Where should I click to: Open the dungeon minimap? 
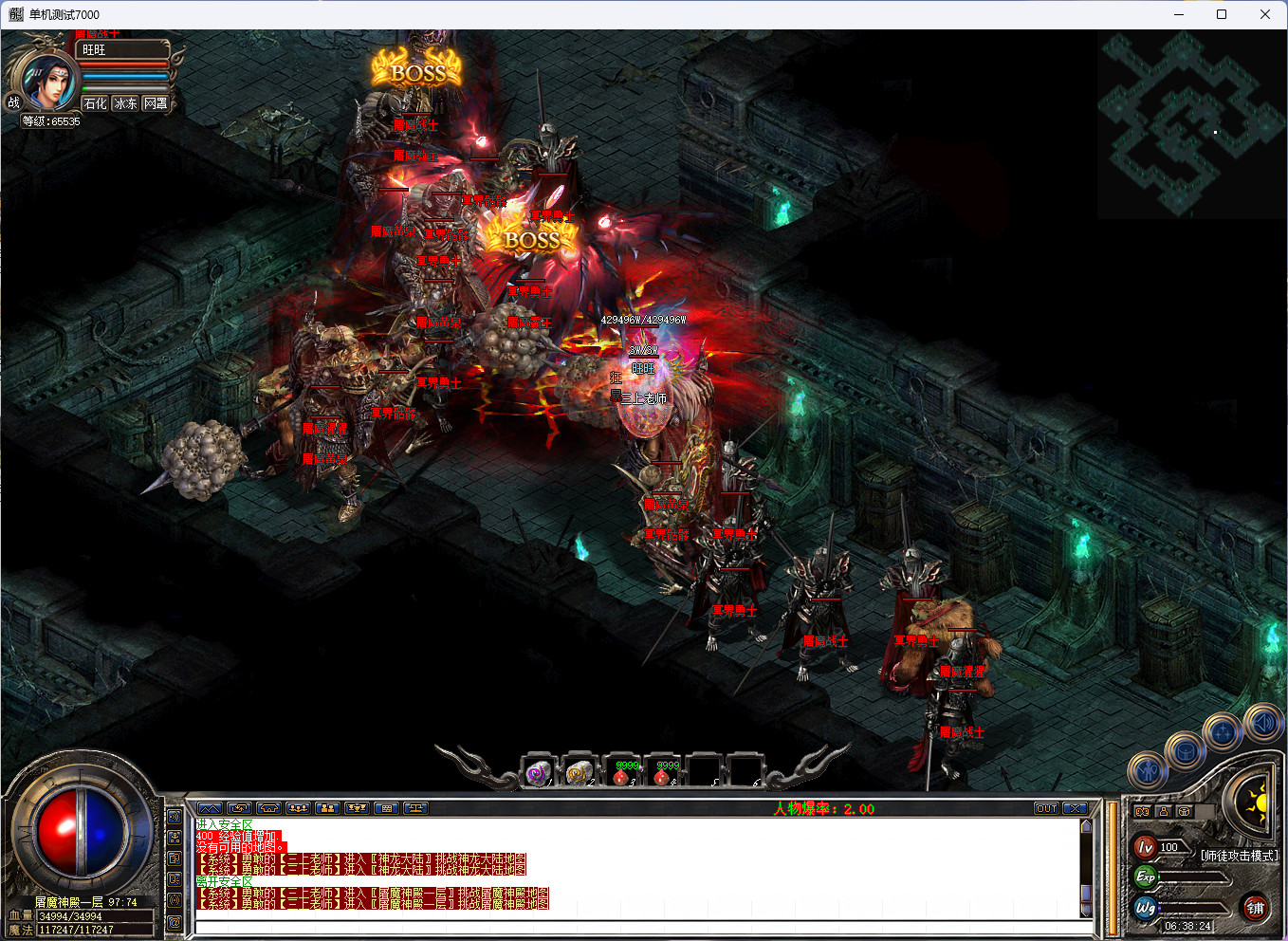pyautogui.click(x=1190, y=123)
